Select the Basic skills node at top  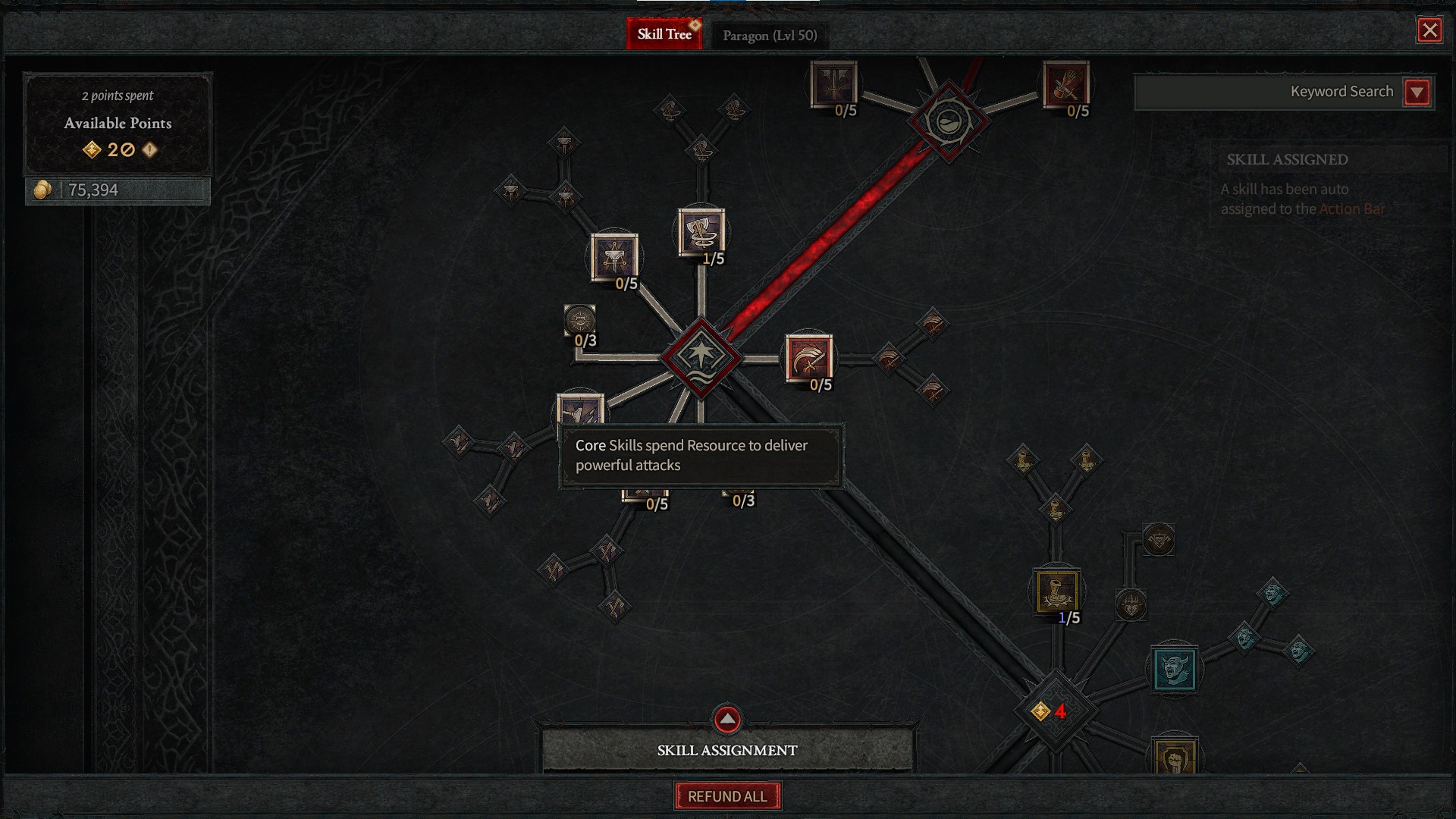coord(948,121)
